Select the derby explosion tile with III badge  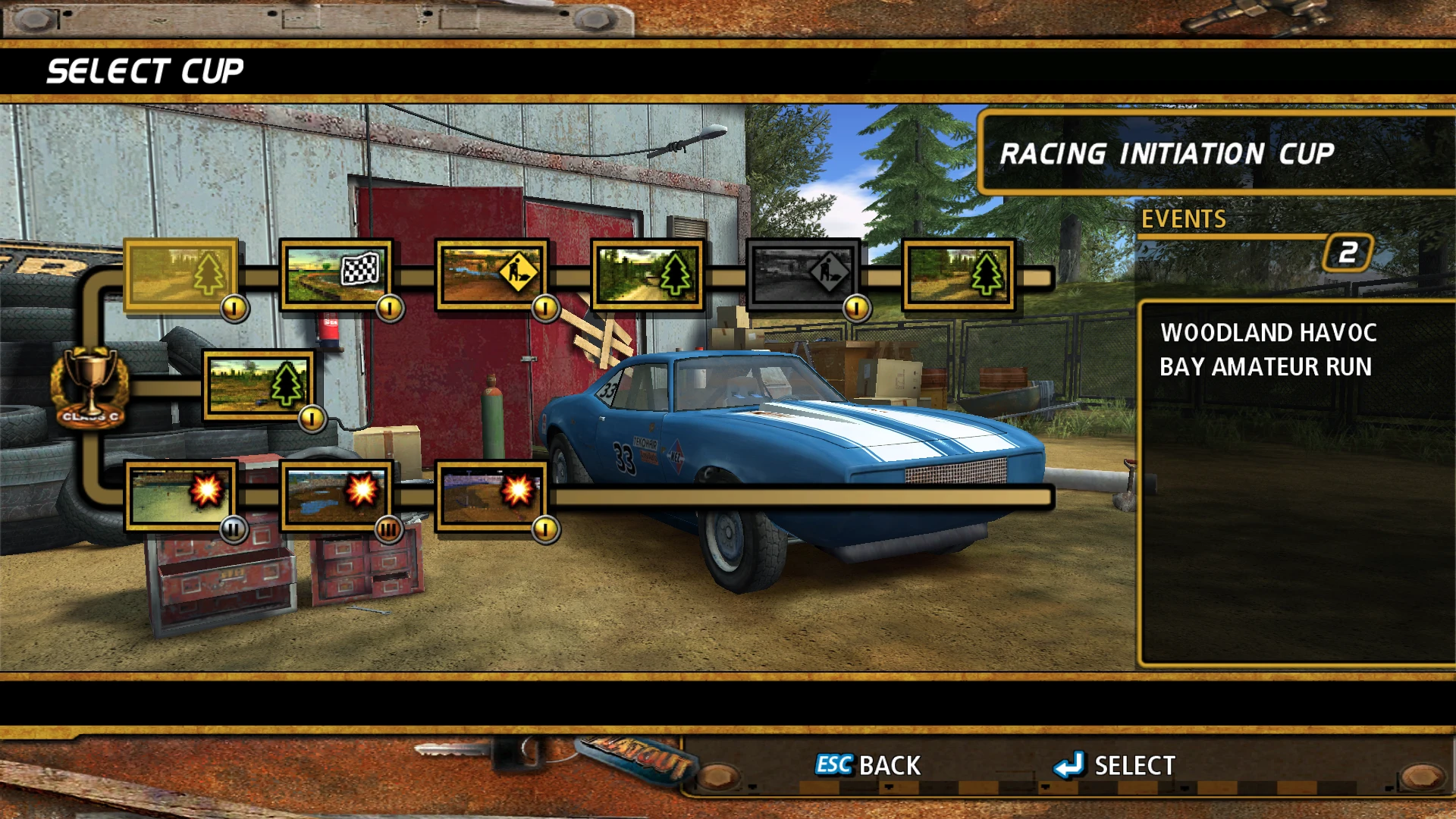click(336, 495)
